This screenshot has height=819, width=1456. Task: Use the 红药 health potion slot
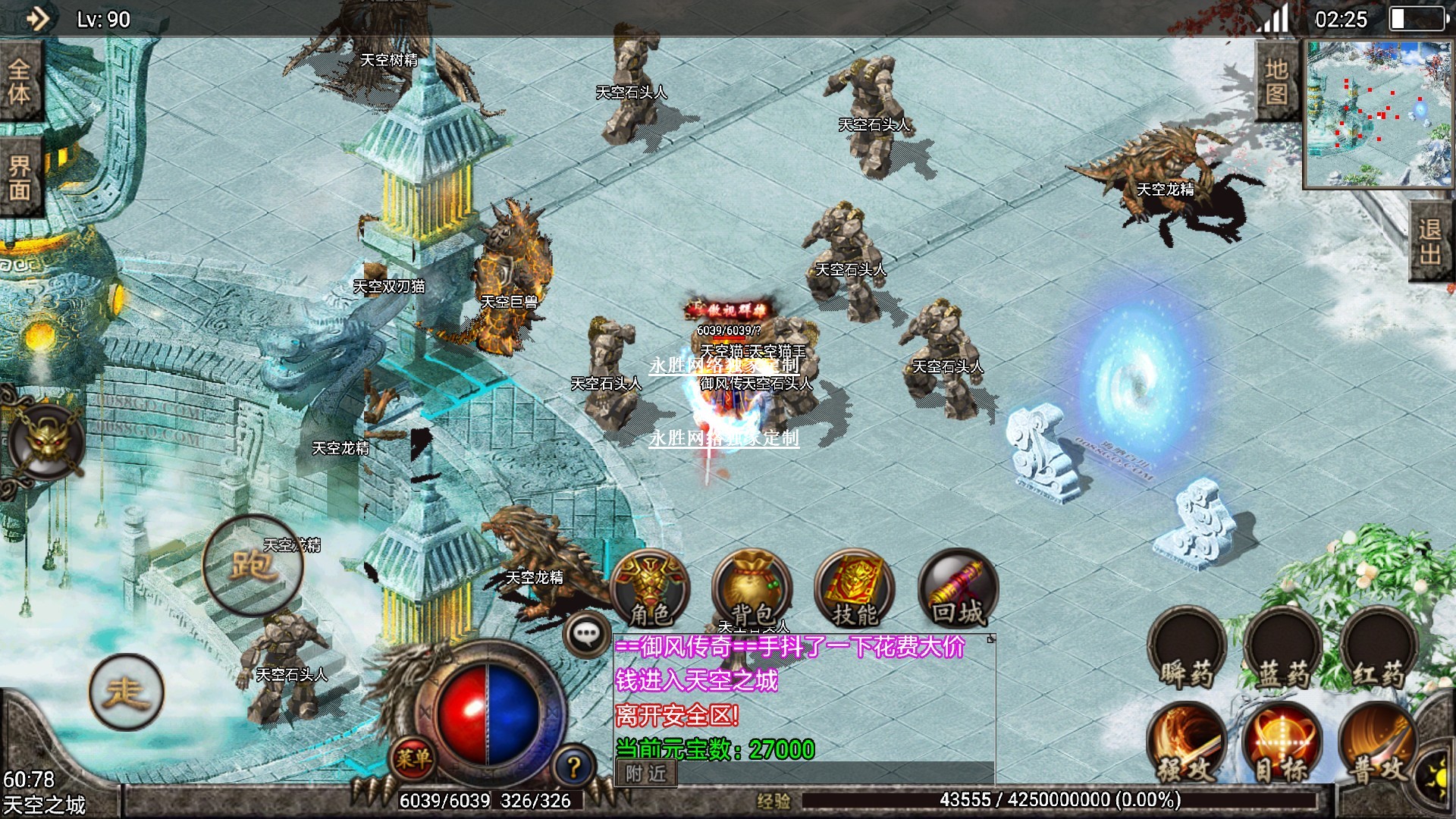(x=1379, y=650)
